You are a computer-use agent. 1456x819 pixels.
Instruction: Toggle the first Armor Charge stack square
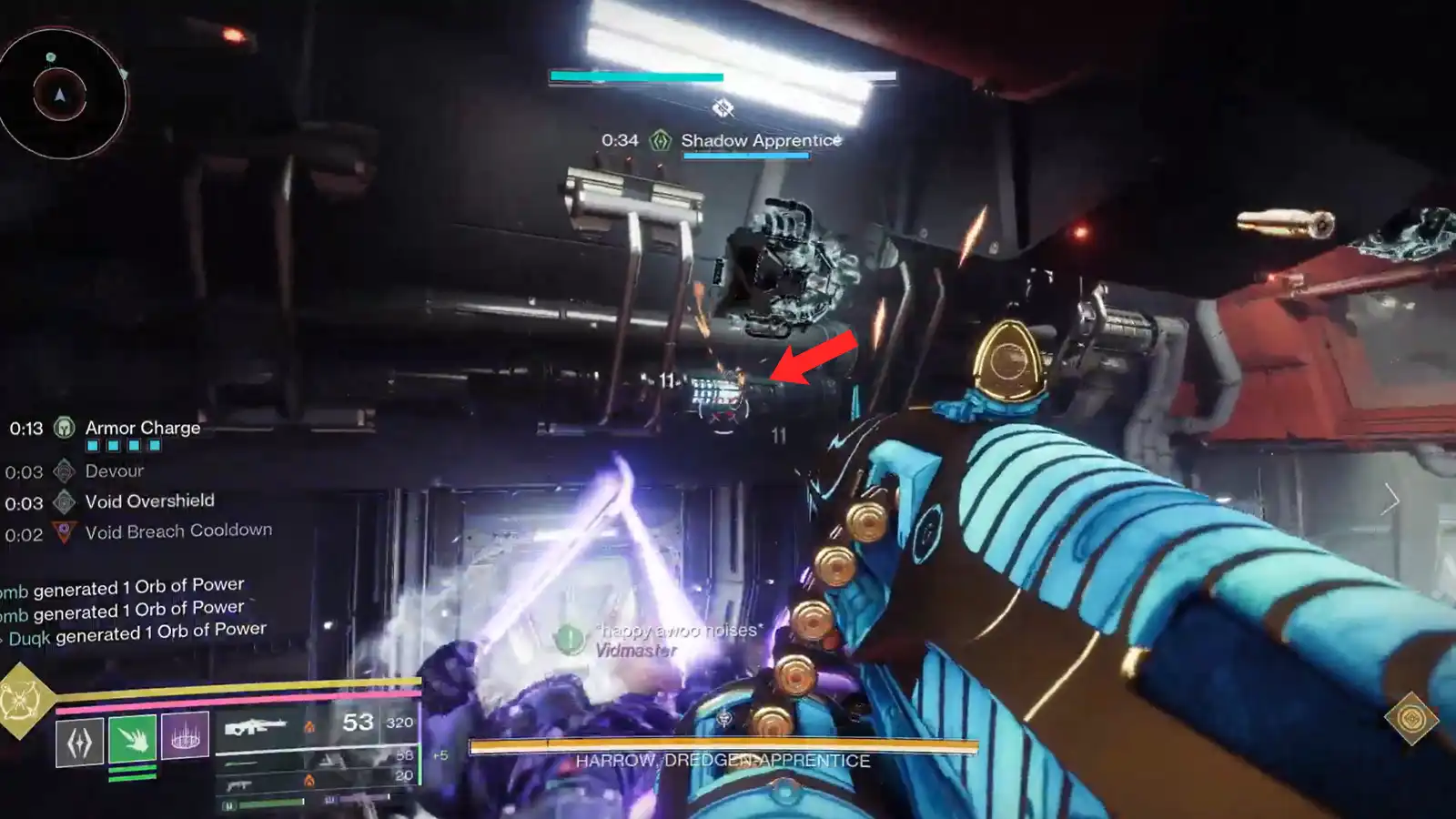(91, 445)
